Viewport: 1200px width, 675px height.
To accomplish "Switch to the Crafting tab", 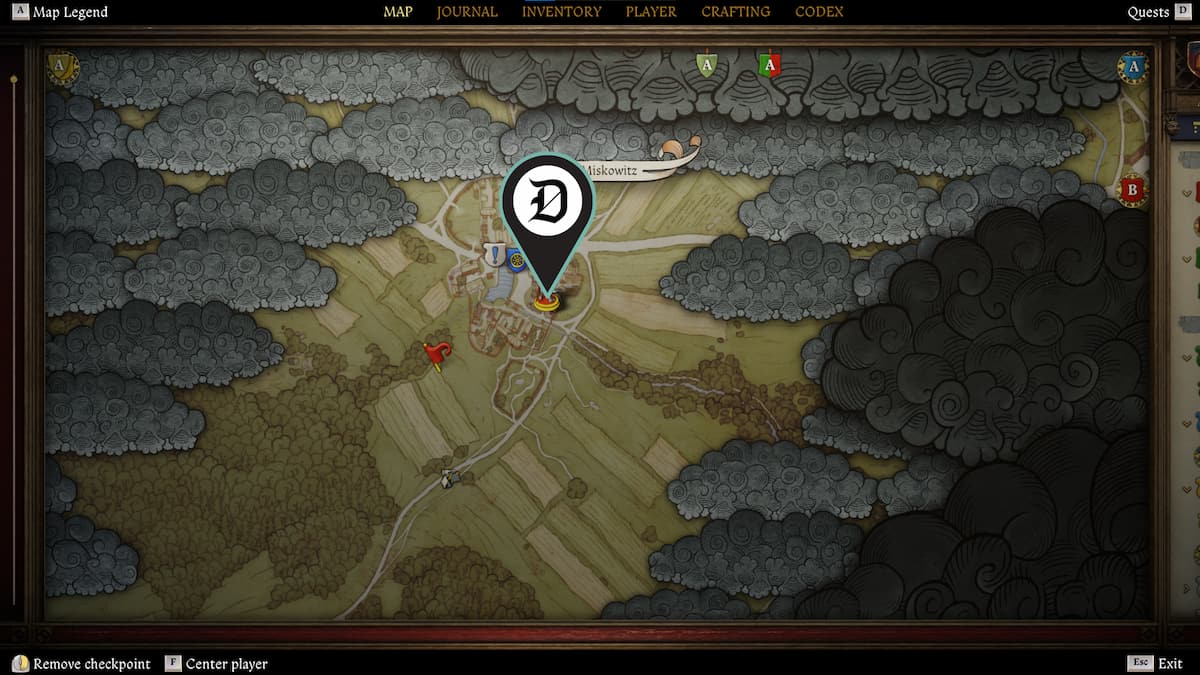I will 735,12.
